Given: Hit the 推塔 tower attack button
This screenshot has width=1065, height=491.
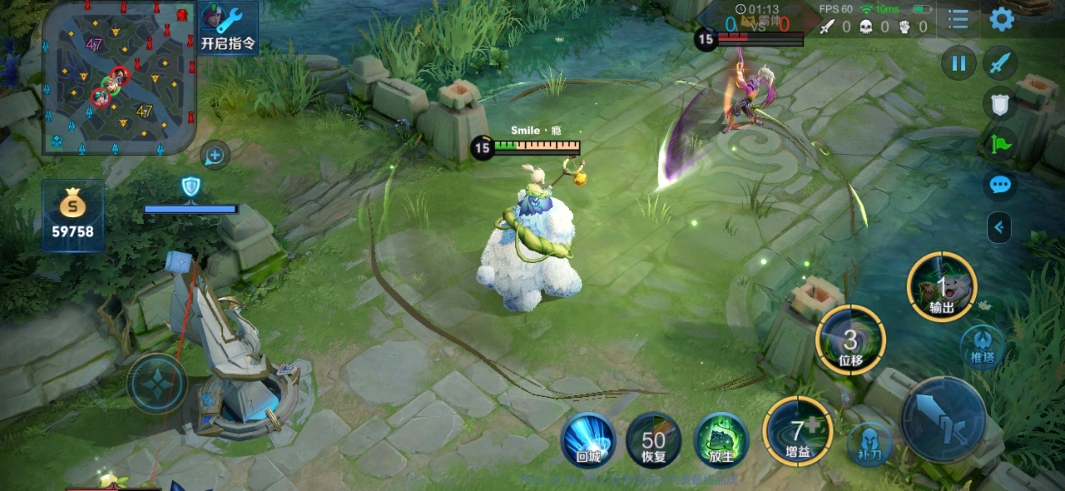Looking at the screenshot, I should (x=981, y=347).
